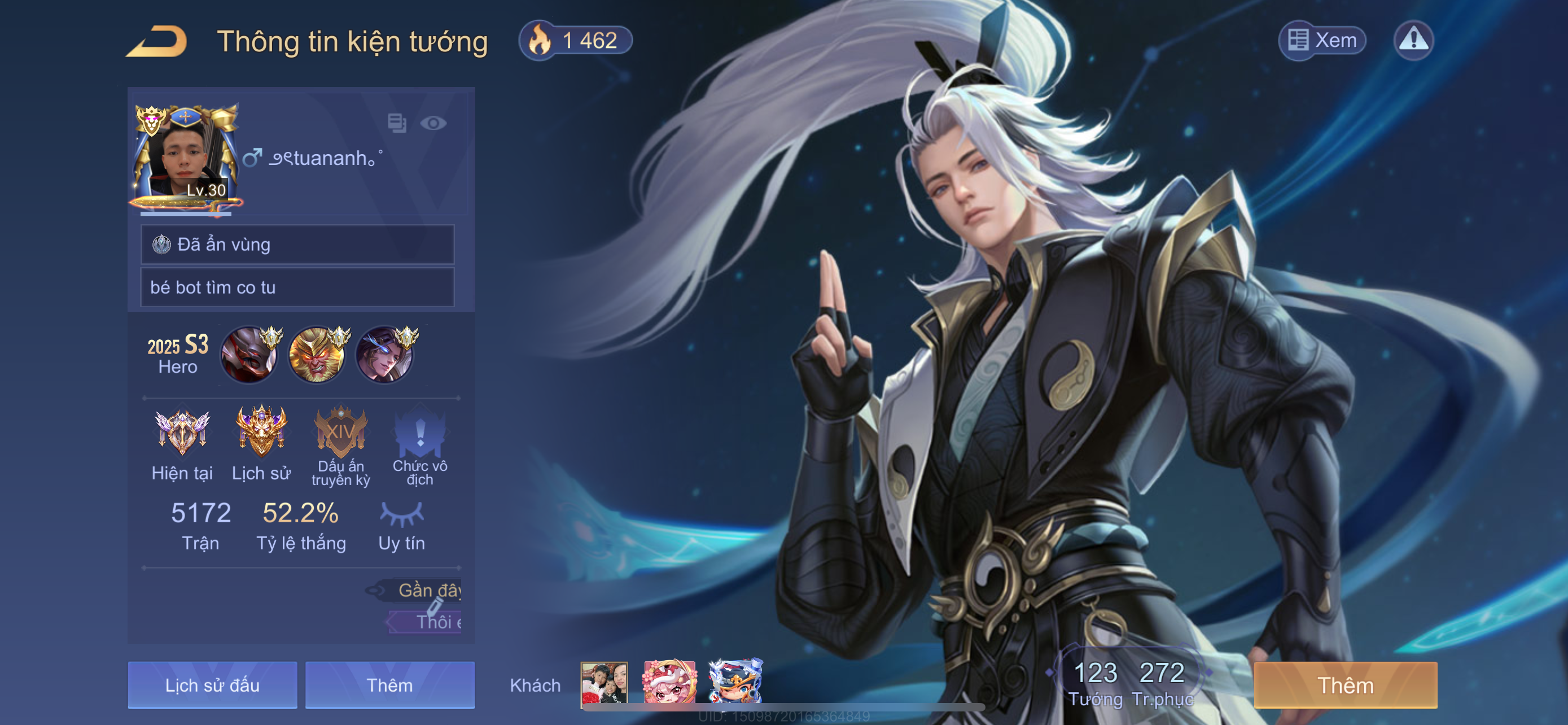Select the Hiện tại rank badge
The width and height of the screenshot is (1568, 725).
182,433
